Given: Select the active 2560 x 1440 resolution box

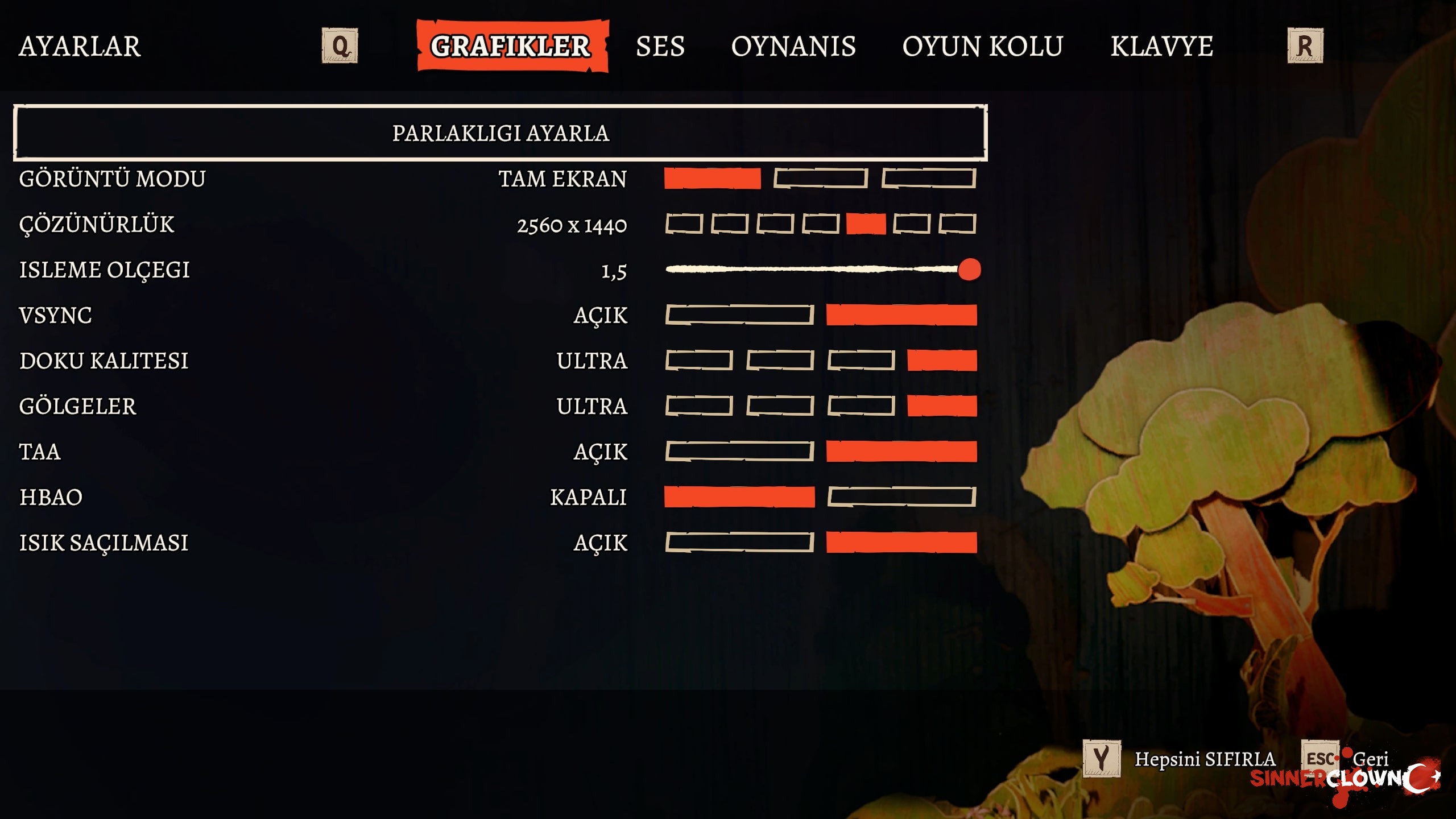Looking at the screenshot, I should pyautogui.click(x=866, y=224).
